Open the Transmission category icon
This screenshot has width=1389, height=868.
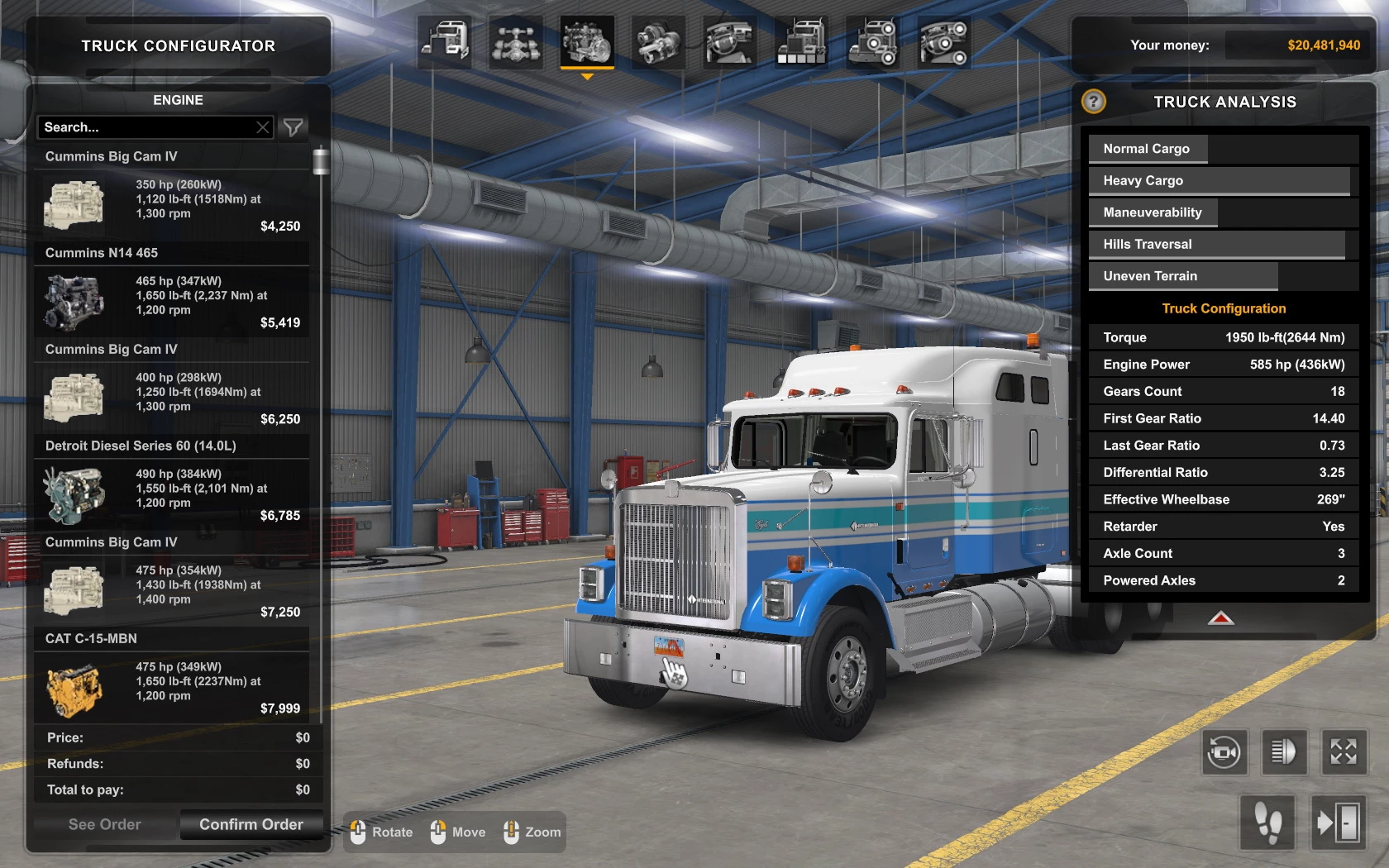659,43
